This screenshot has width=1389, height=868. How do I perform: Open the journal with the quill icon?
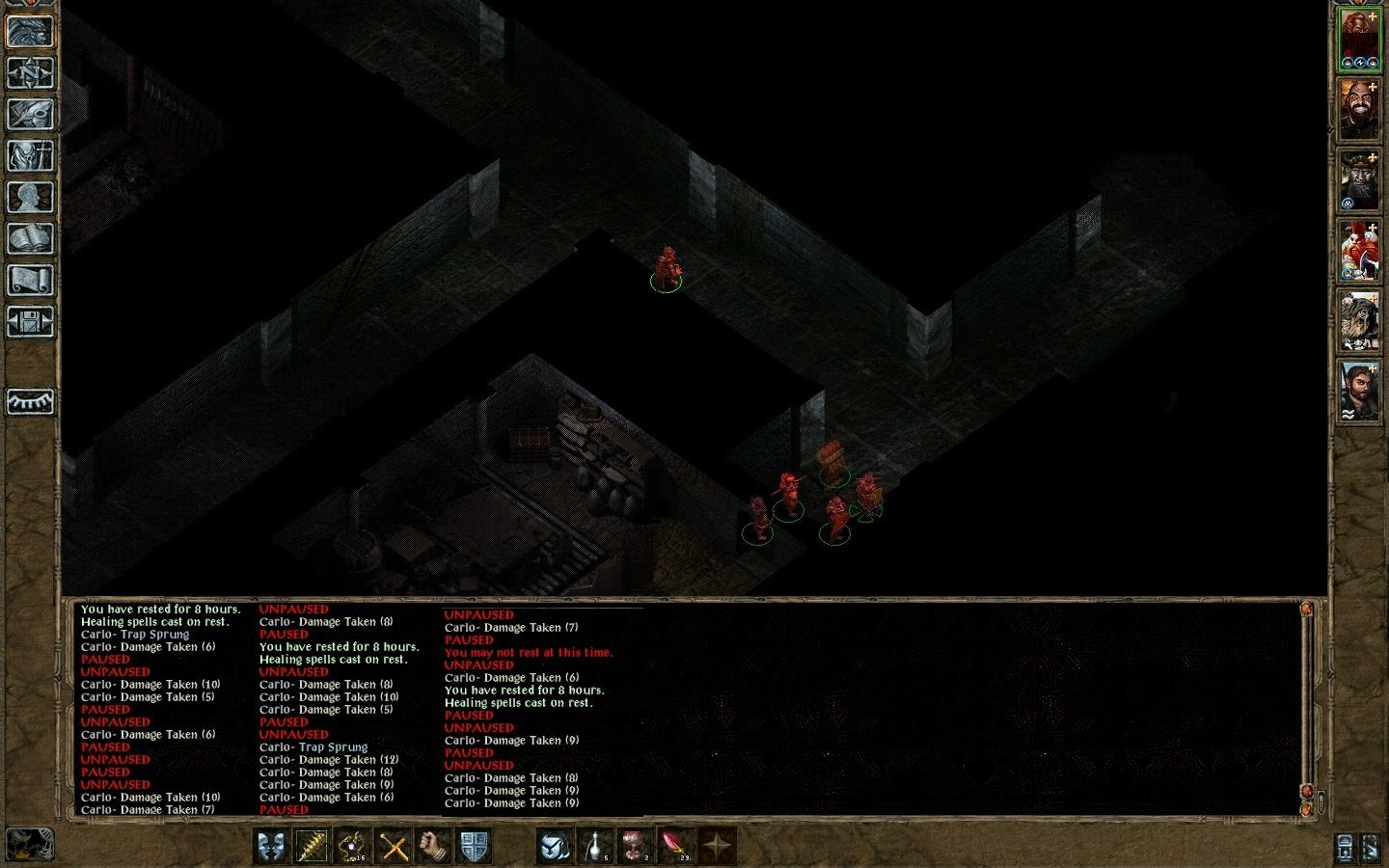[32, 114]
